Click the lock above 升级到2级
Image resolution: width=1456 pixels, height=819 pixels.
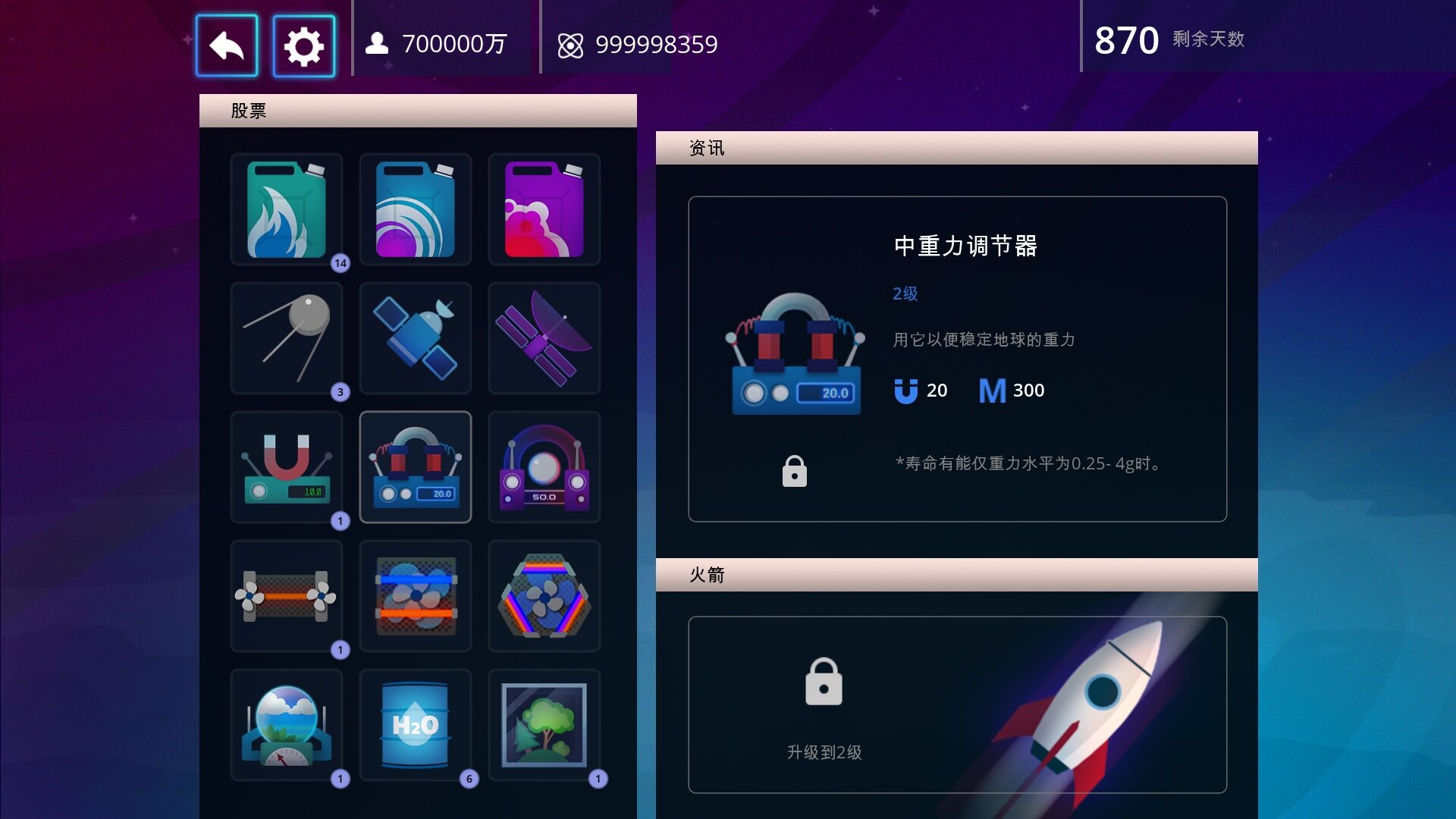[824, 681]
